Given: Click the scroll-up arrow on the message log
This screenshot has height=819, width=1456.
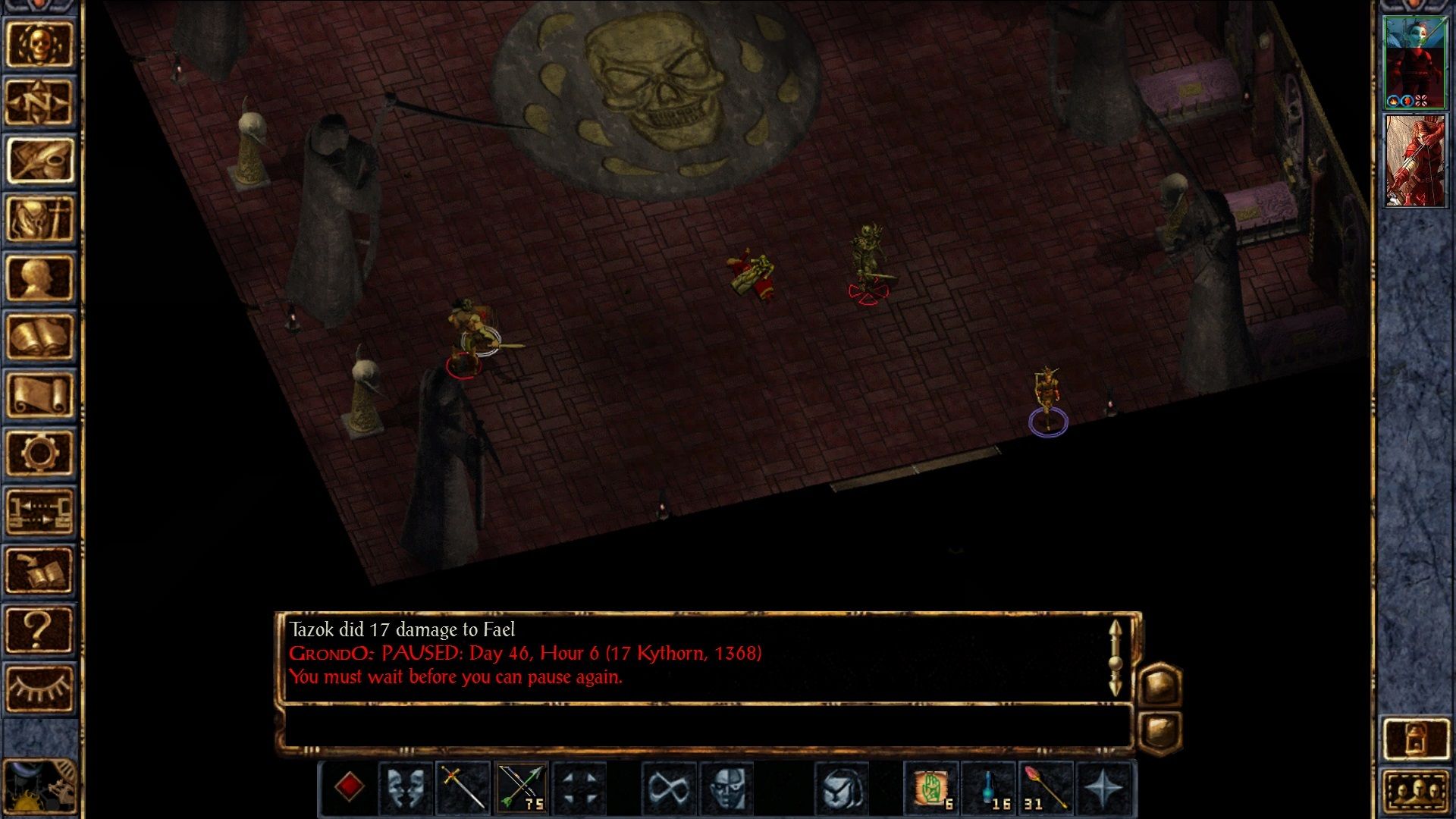Looking at the screenshot, I should click(x=1115, y=627).
